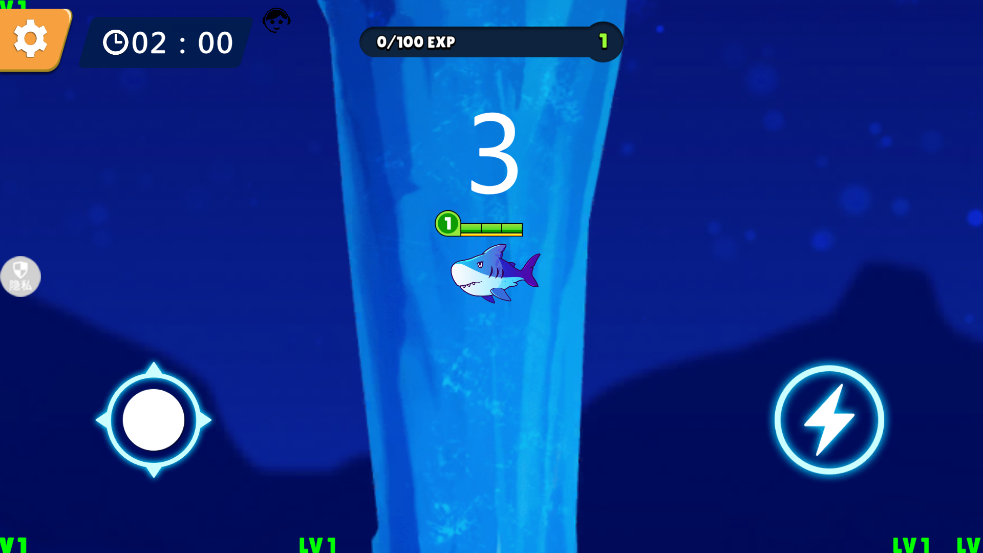This screenshot has height=553, width=983.
Task: Open the orange gear settings menu
Action: point(31,39)
